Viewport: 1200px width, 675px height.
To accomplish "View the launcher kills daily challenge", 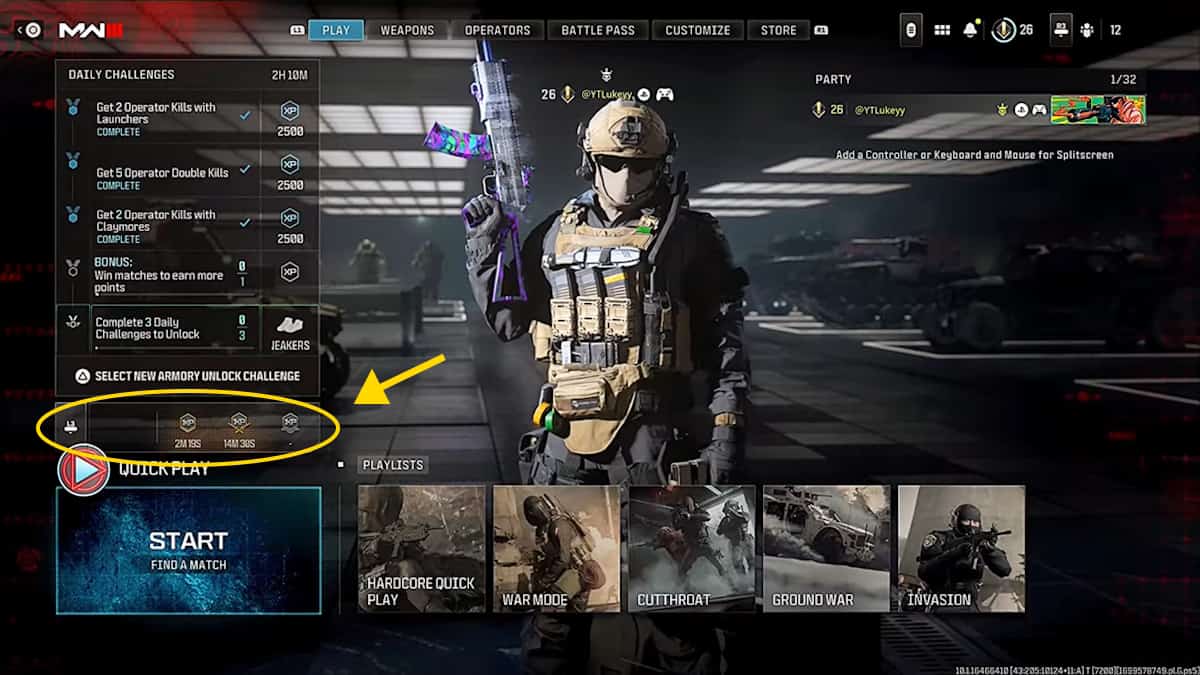I will (165, 119).
